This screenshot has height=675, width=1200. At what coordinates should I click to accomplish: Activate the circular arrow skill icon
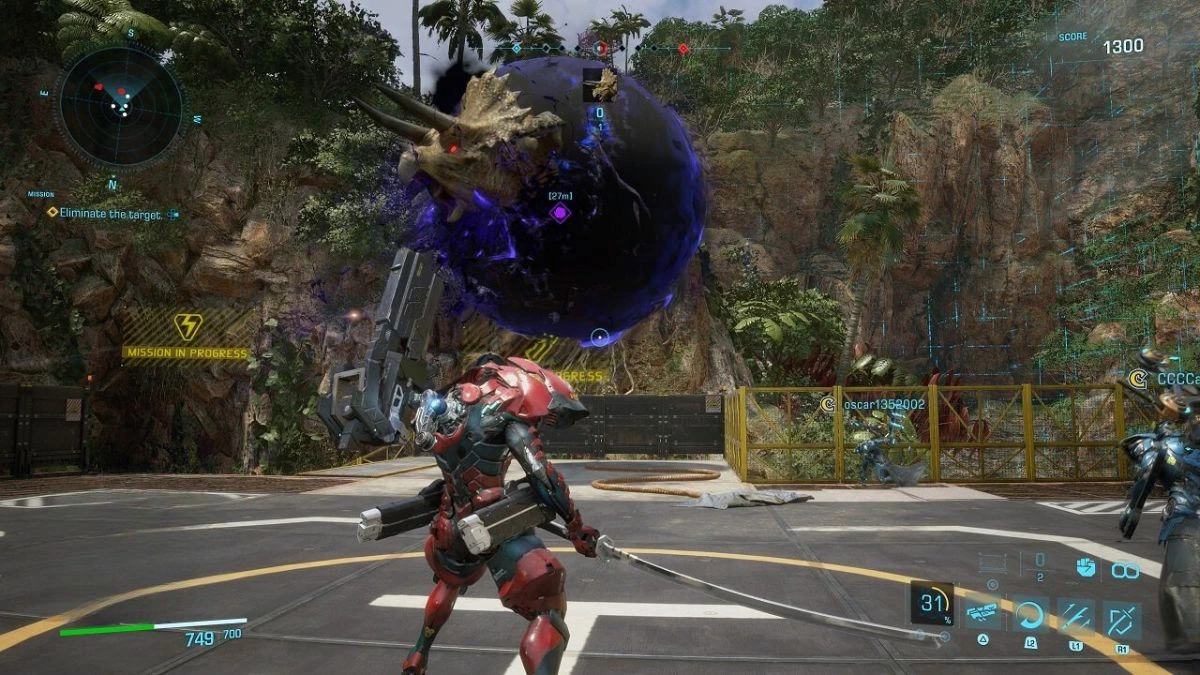coord(1030,615)
